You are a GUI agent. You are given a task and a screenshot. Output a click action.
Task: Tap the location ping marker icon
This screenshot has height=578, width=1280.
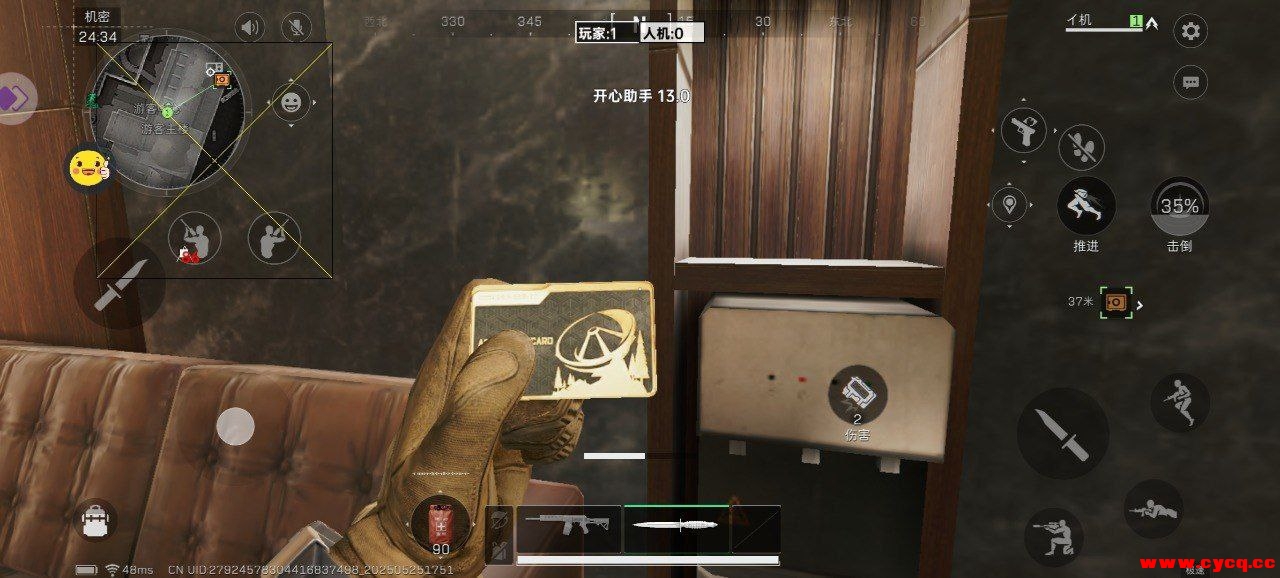(x=1010, y=205)
